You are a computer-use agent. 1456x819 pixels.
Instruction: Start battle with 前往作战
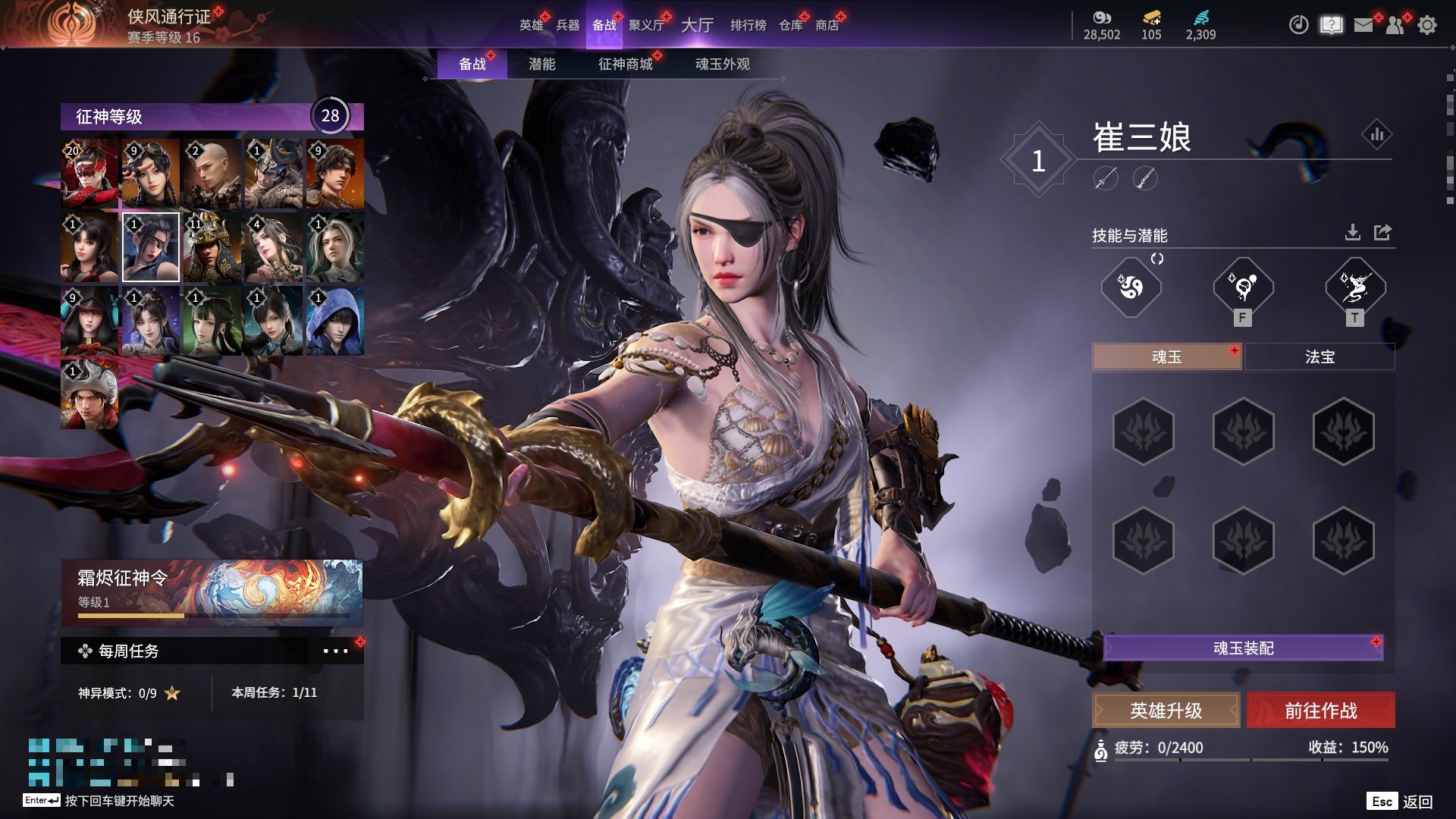point(1320,711)
